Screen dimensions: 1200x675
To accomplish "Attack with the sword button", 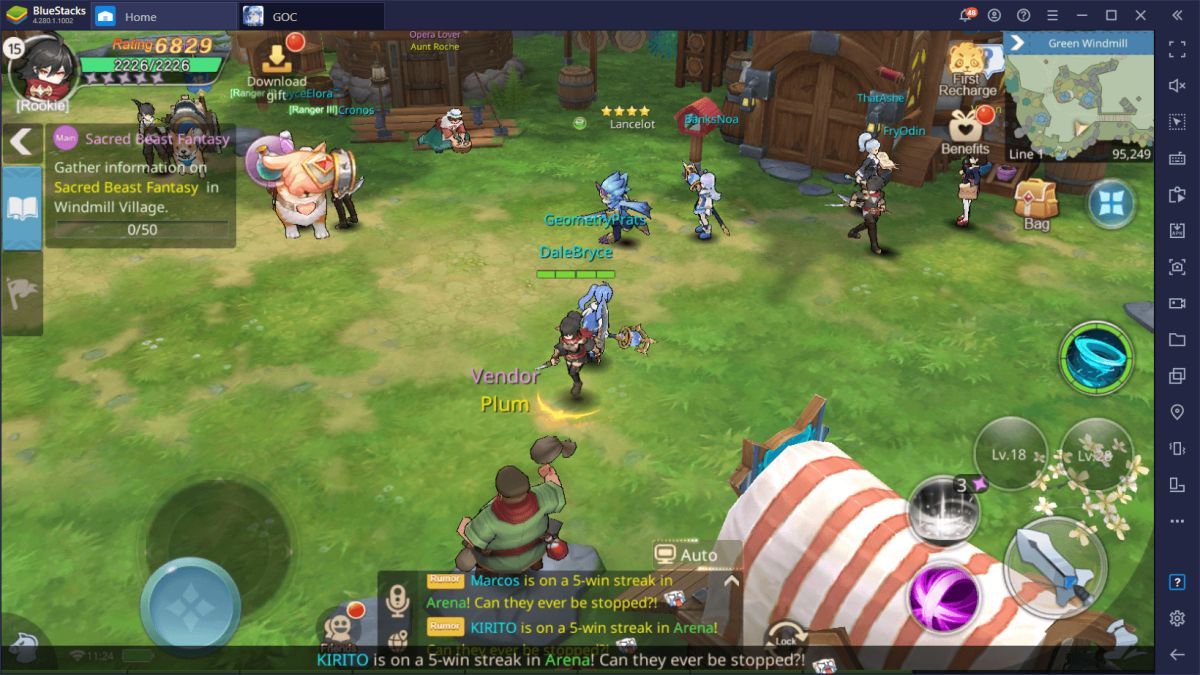I will point(1054,567).
